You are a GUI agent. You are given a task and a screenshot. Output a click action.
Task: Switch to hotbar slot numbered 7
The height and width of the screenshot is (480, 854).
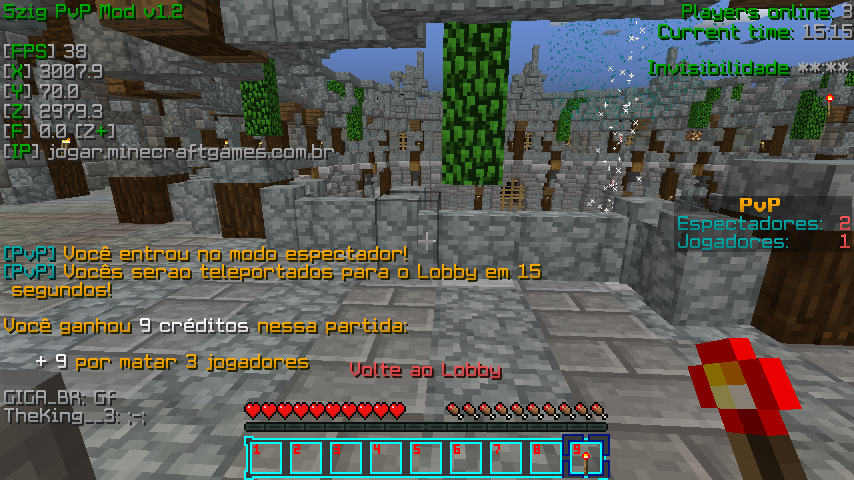click(505, 457)
